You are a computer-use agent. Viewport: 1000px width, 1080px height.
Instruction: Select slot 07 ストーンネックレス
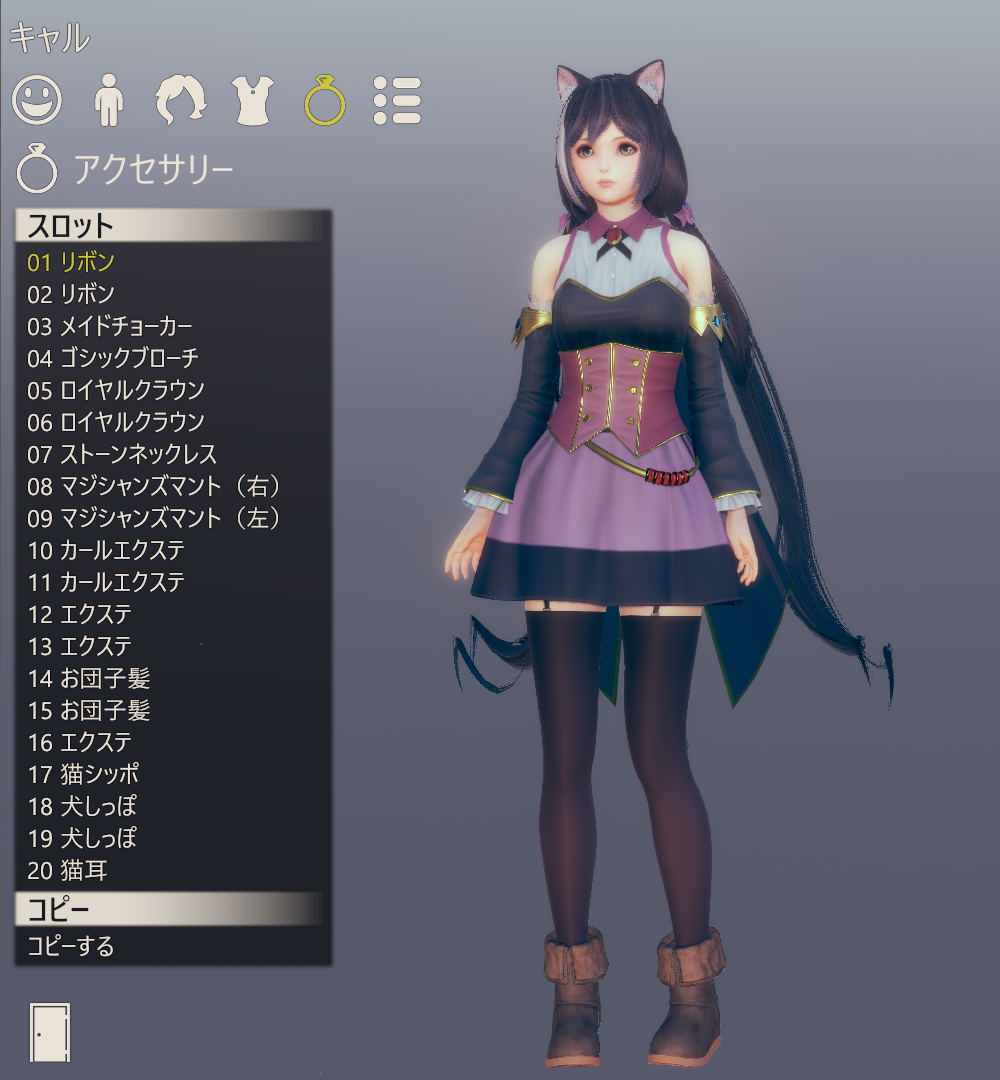(x=122, y=454)
